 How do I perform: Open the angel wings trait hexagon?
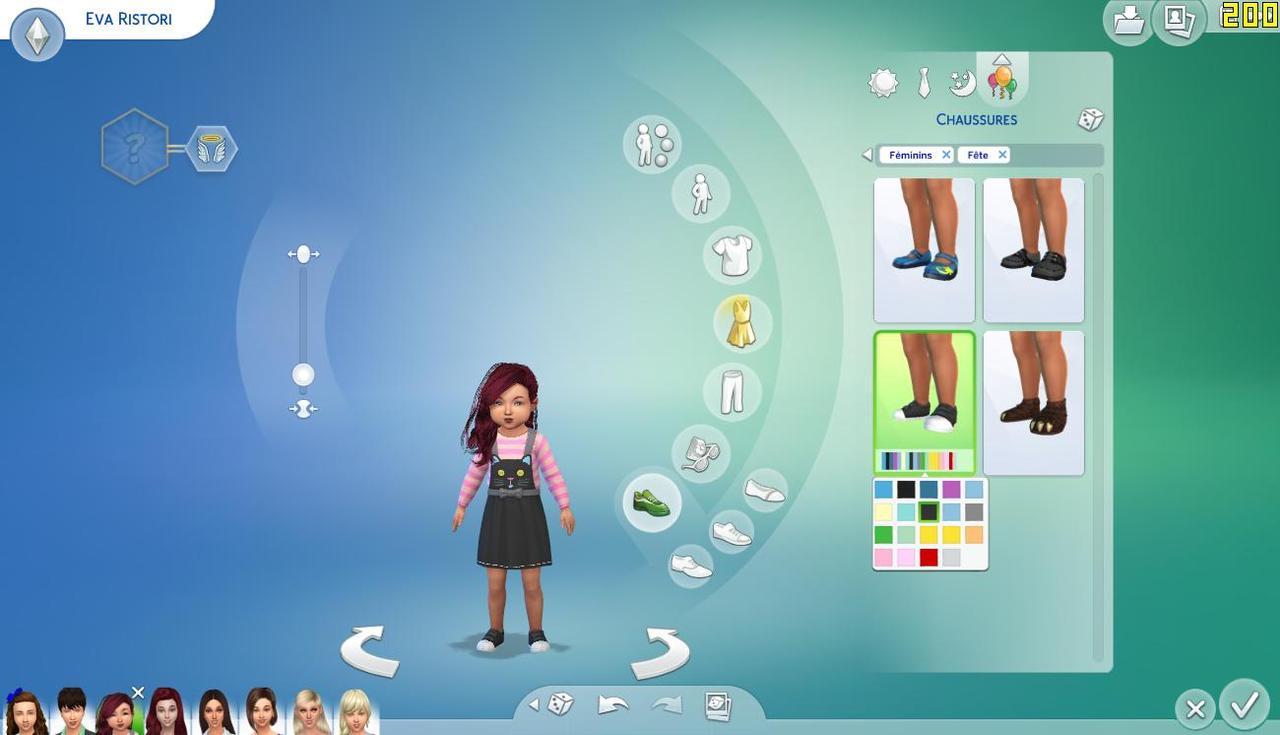point(211,149)
